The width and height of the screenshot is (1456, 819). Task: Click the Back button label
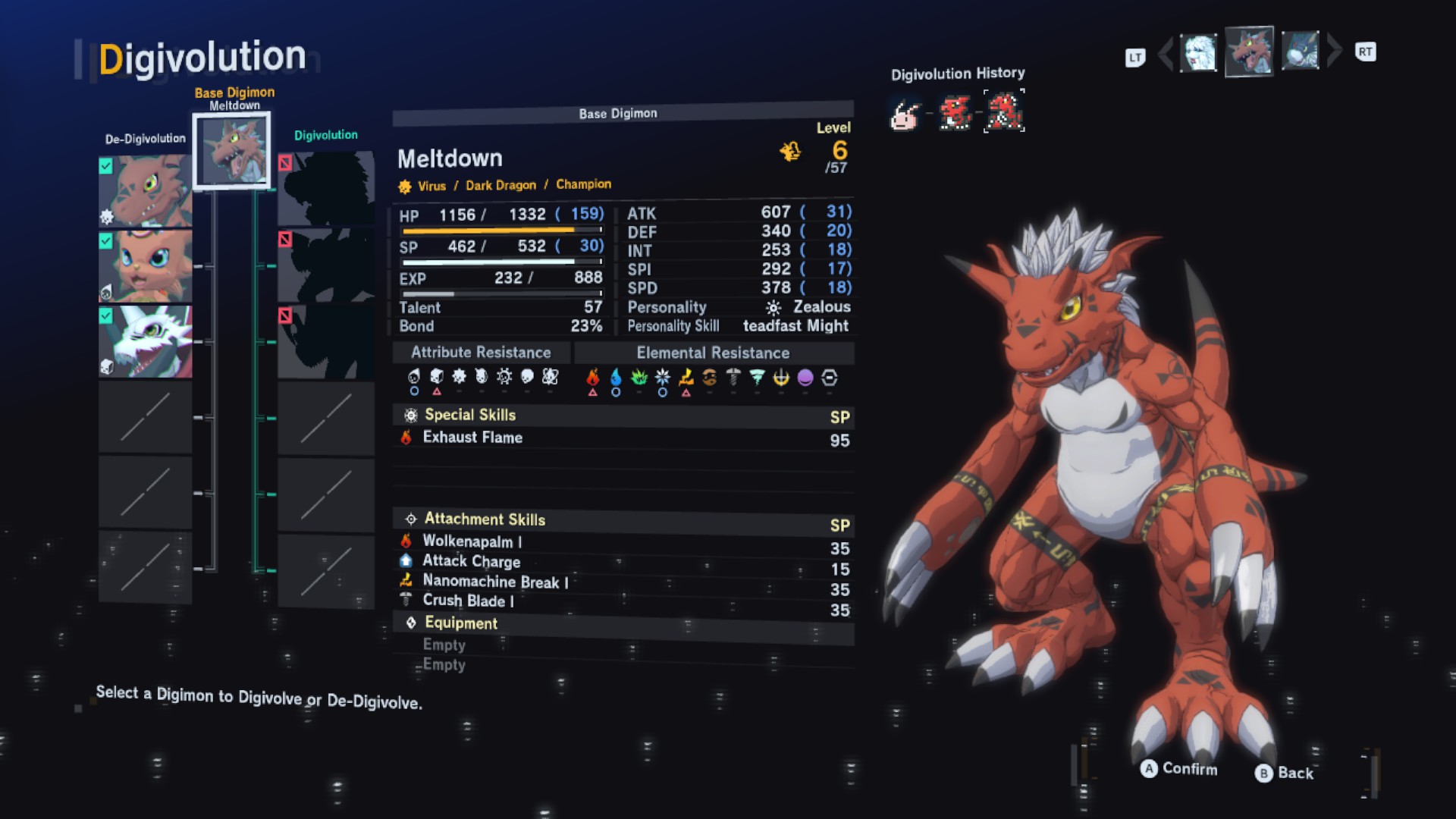(x=1294, y=773)
